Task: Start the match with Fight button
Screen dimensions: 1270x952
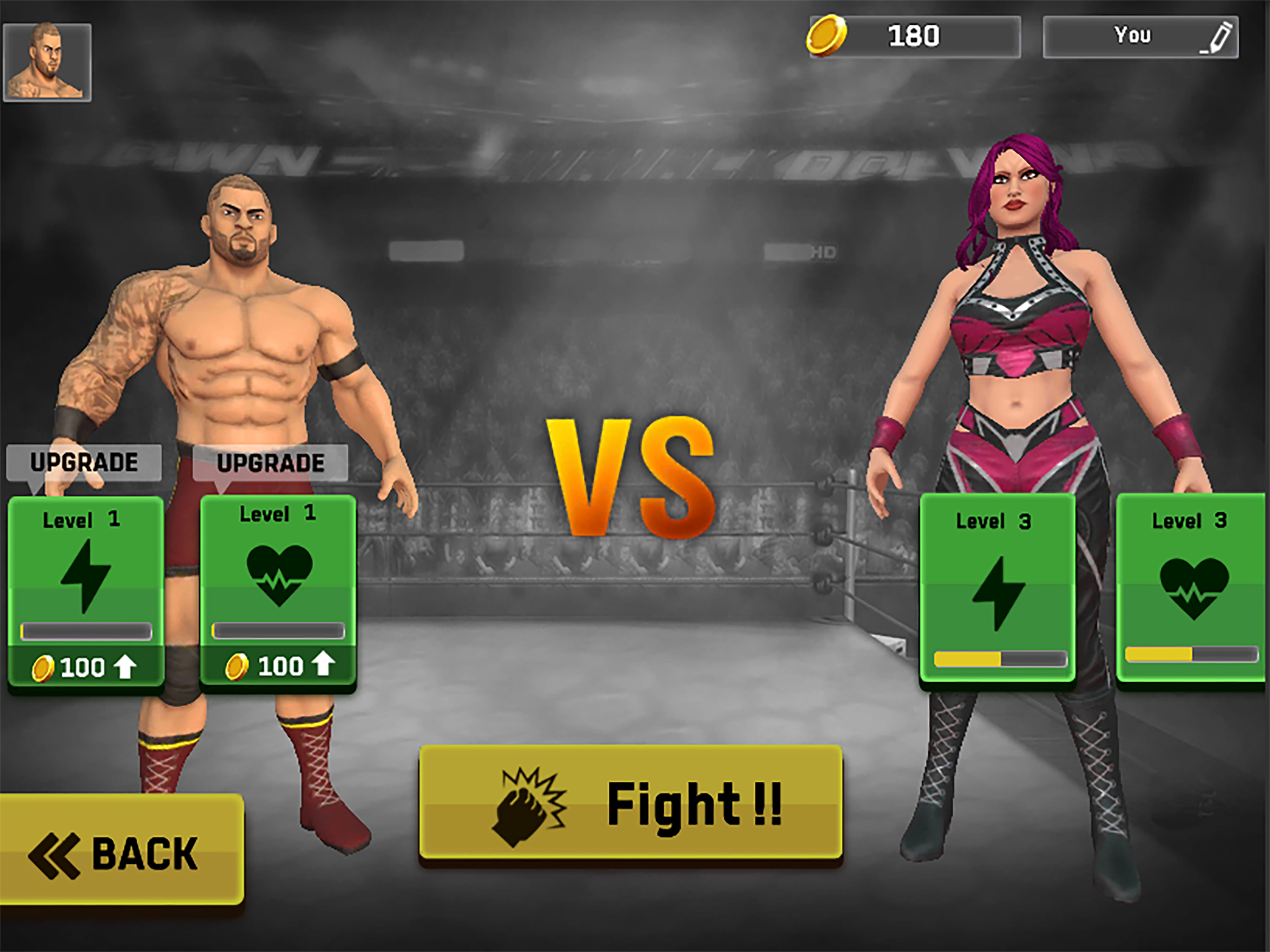Action: (630, 803)
